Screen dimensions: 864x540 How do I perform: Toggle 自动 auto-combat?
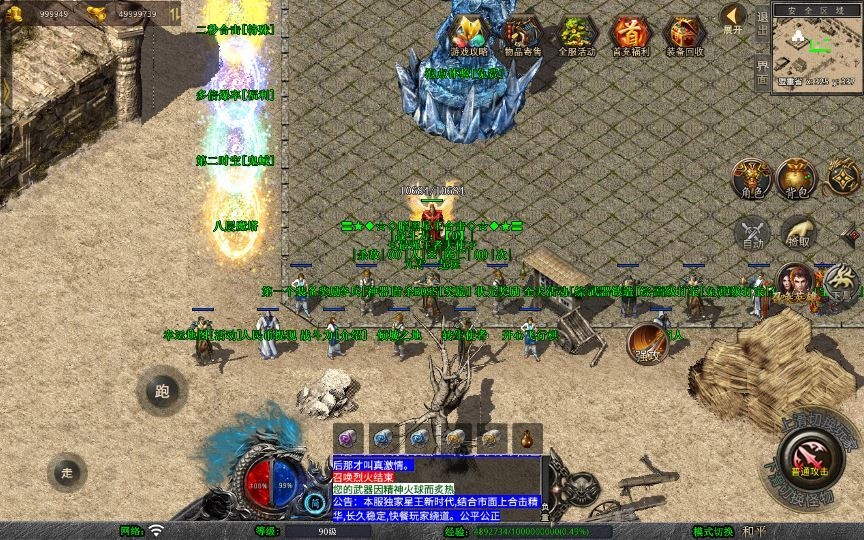[752, 232]
